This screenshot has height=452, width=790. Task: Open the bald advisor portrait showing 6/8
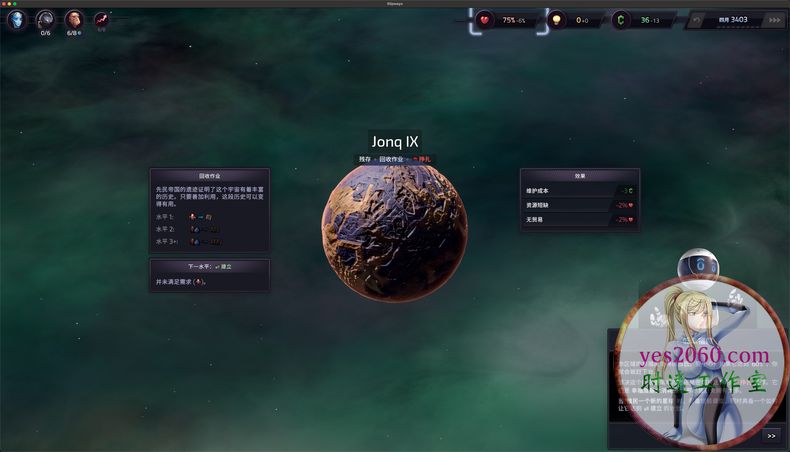[x=74, y=18]
